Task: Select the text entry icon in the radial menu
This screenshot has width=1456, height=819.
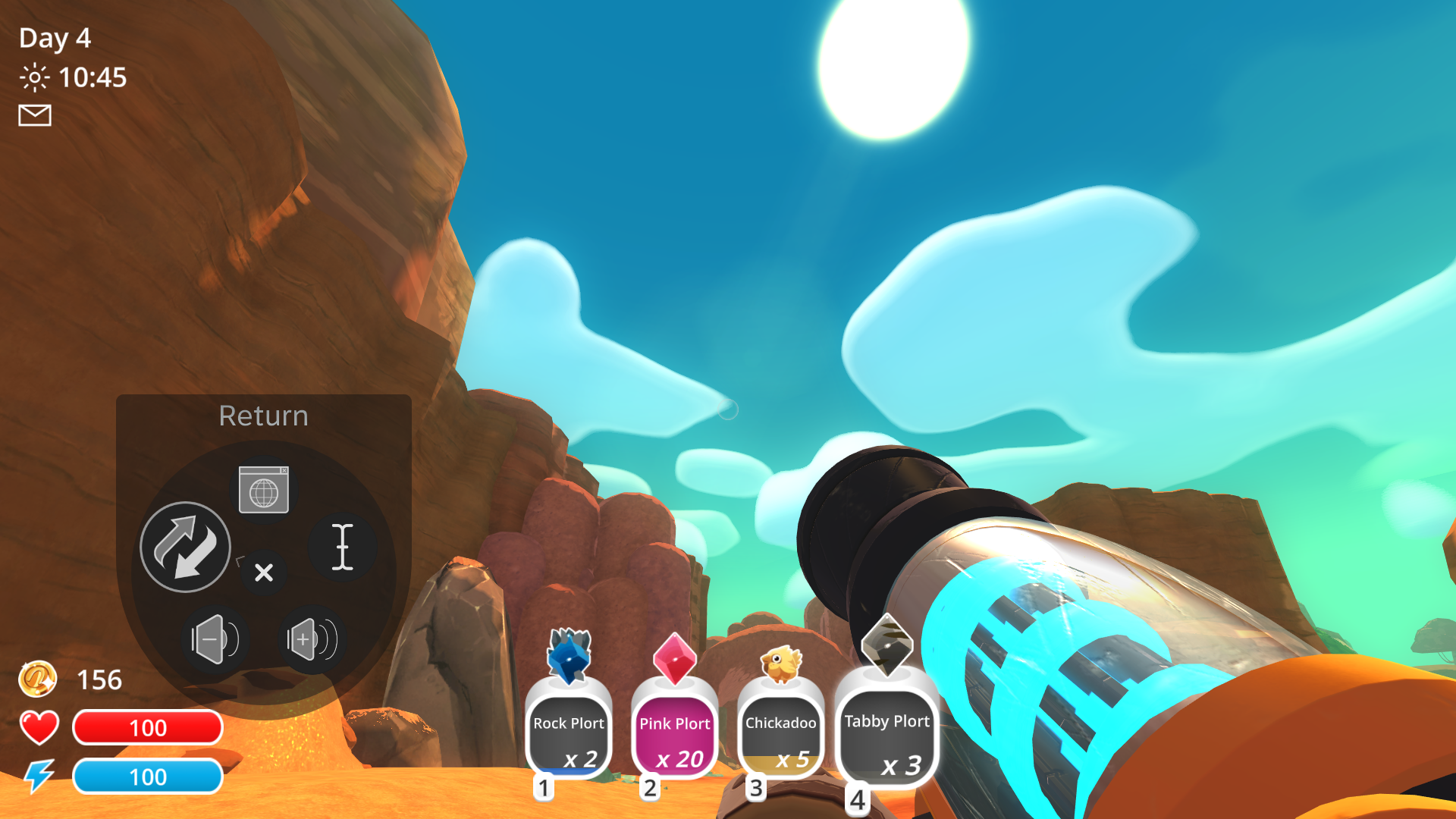Action: (x=344, y=548)
